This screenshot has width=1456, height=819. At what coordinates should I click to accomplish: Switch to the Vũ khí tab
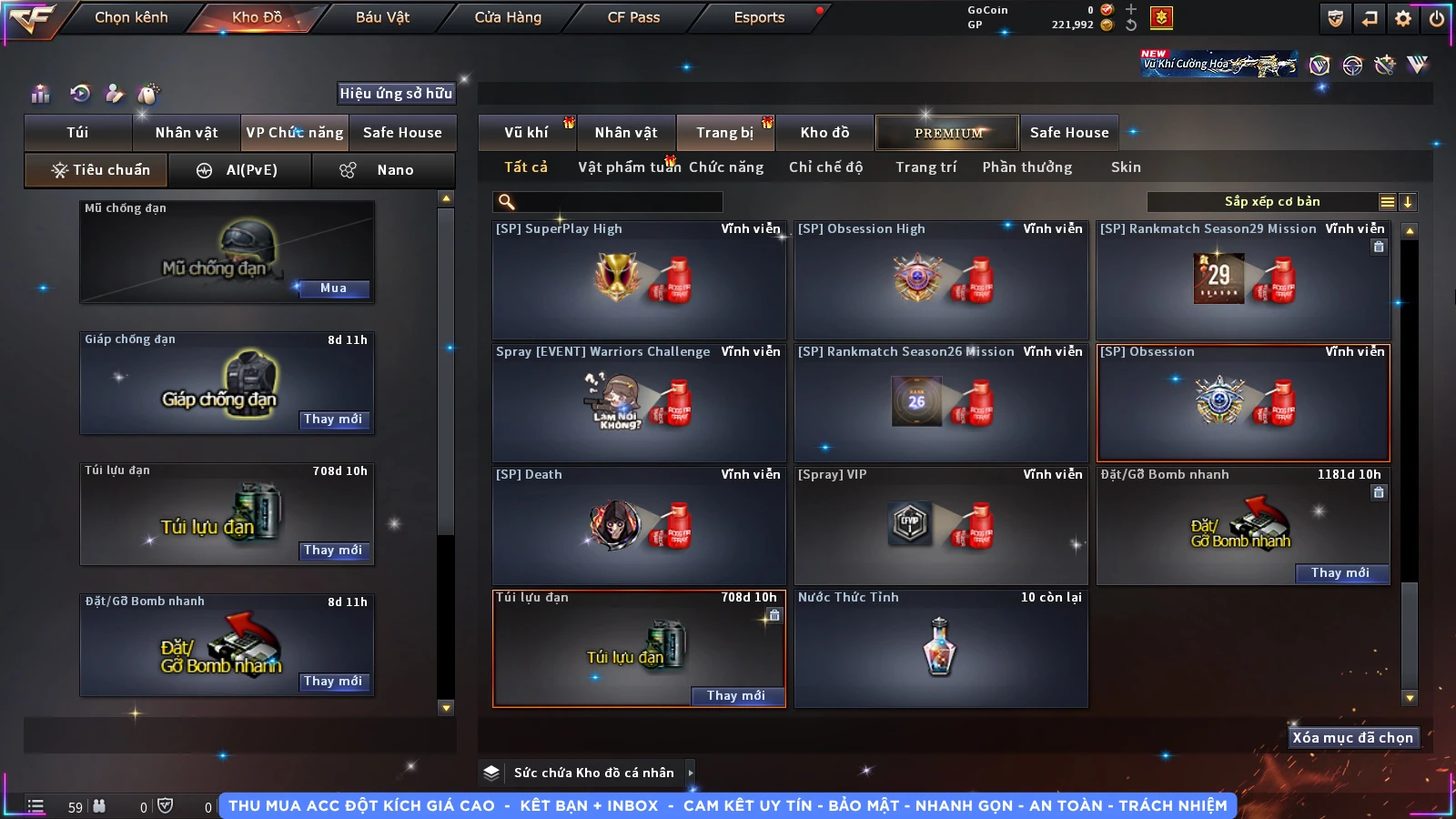pyautogui.click(x=526, y=133)
